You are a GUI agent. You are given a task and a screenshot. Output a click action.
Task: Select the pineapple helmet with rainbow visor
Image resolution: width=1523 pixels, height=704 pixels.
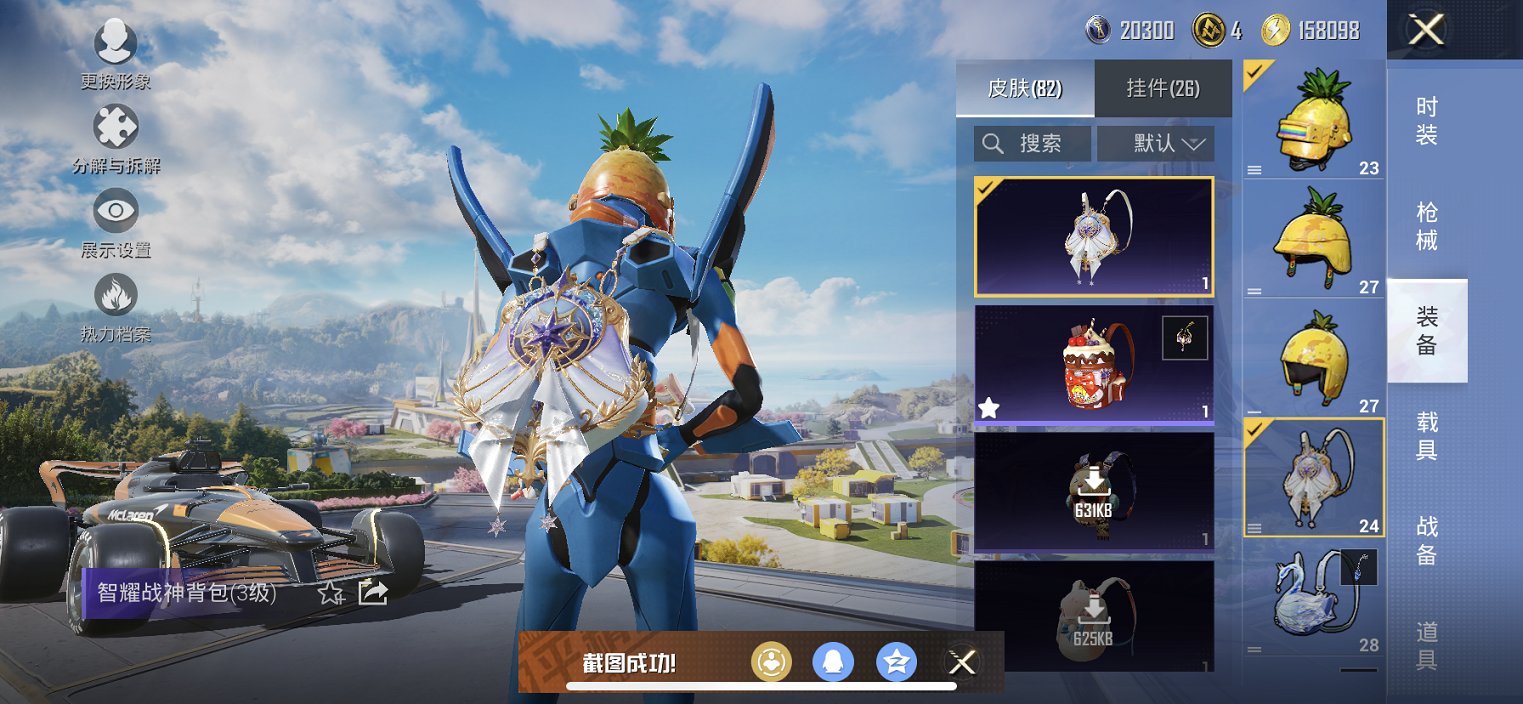(x=1313, y=120)
